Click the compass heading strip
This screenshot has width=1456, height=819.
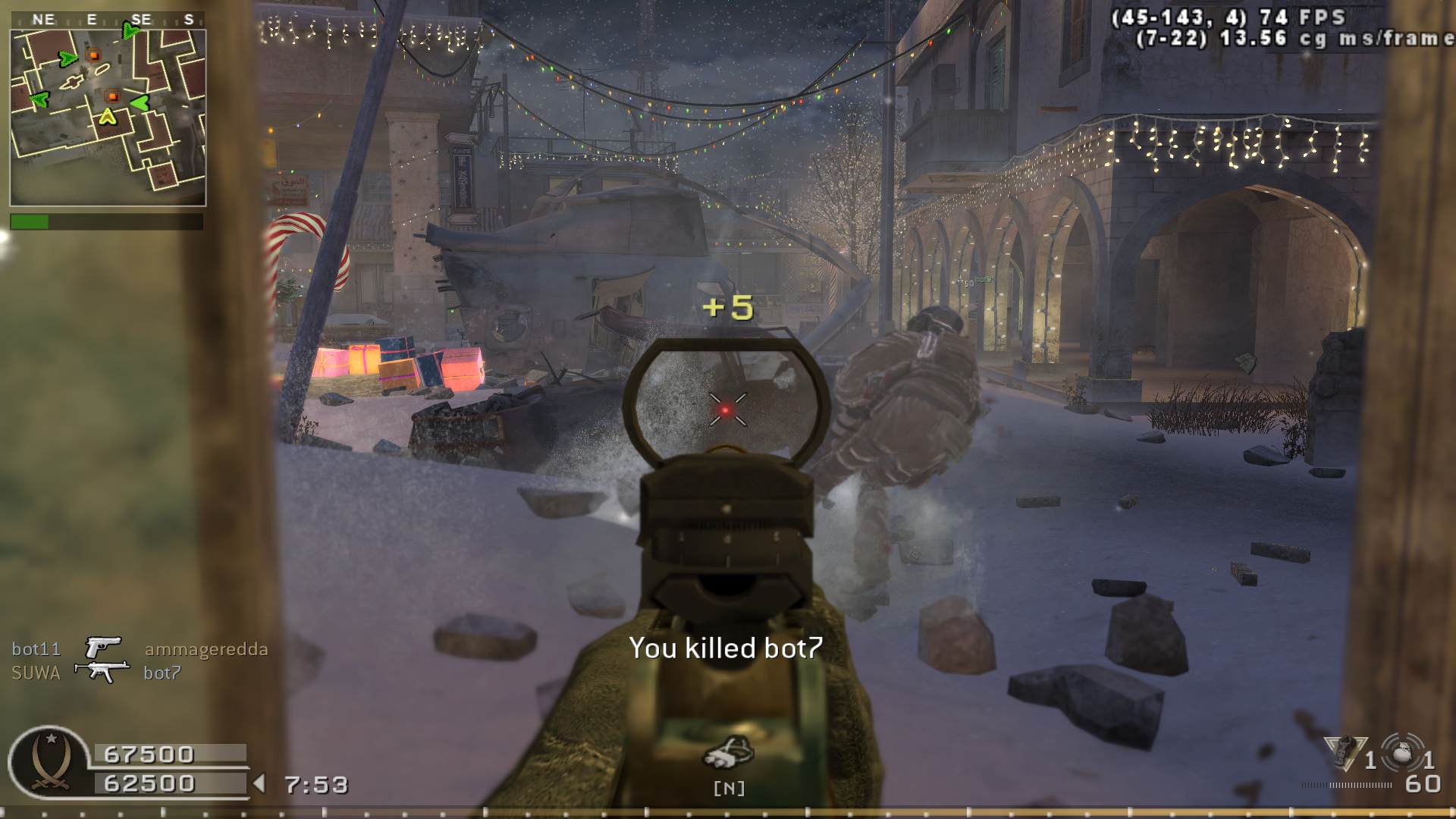108,20
